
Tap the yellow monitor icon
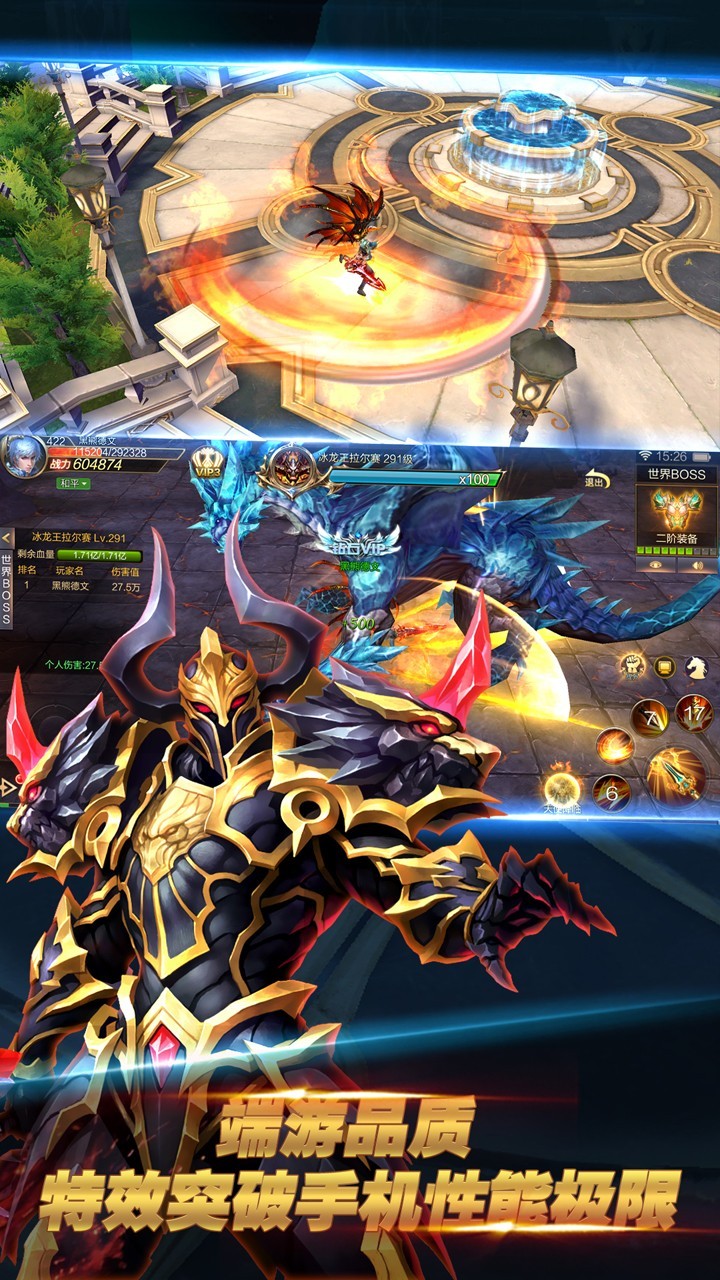(664, 667)
